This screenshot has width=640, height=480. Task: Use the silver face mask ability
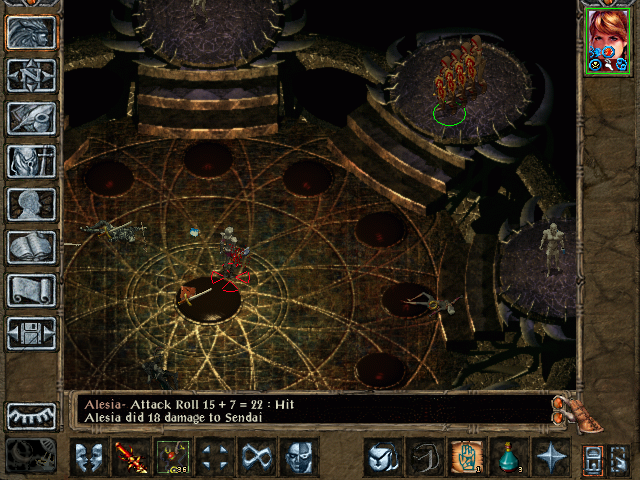299,457
